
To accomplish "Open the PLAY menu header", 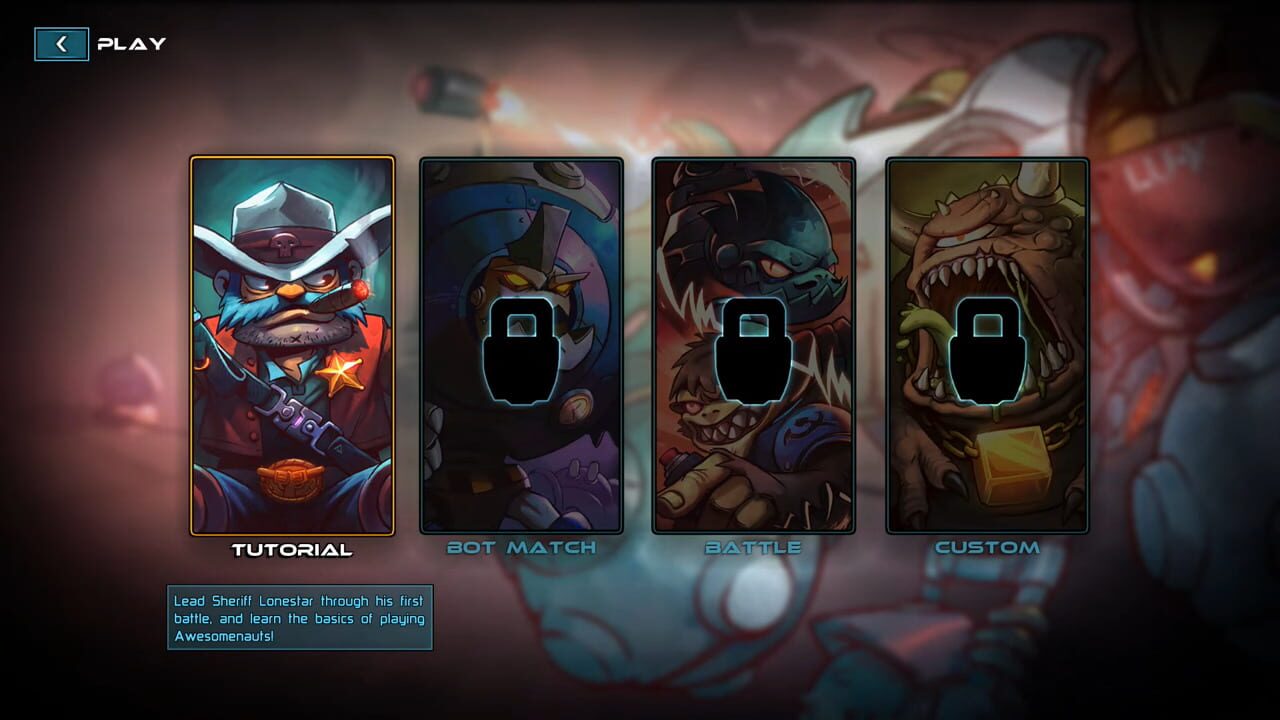I will tap(131, 44).
